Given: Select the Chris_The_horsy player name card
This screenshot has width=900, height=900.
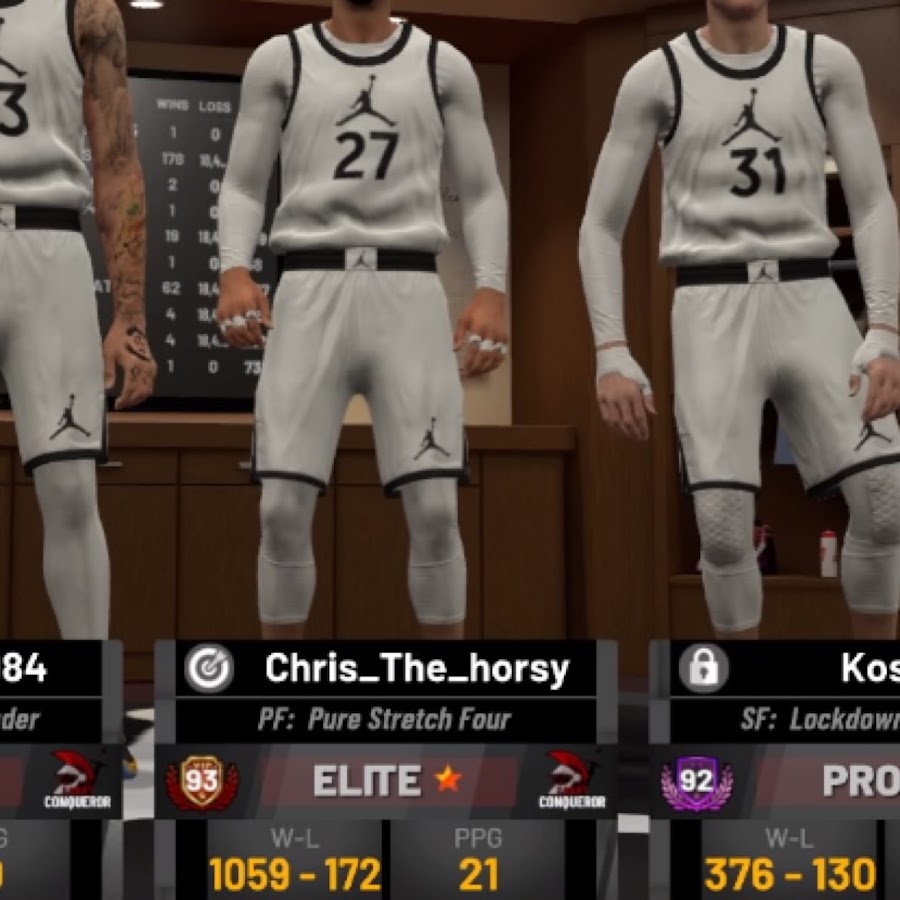Looking at the screenshot, I should coord(416,669).
